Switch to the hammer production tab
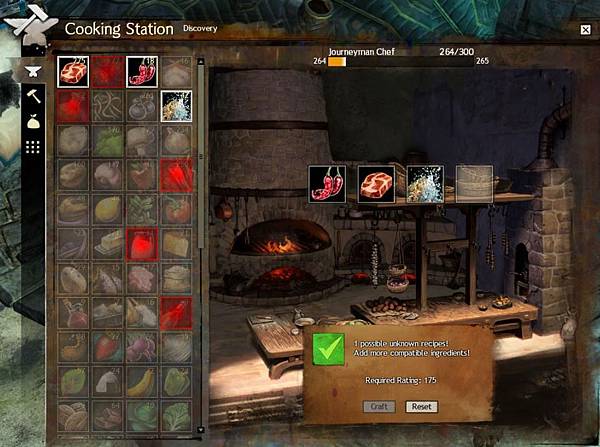 click(32, 97)
